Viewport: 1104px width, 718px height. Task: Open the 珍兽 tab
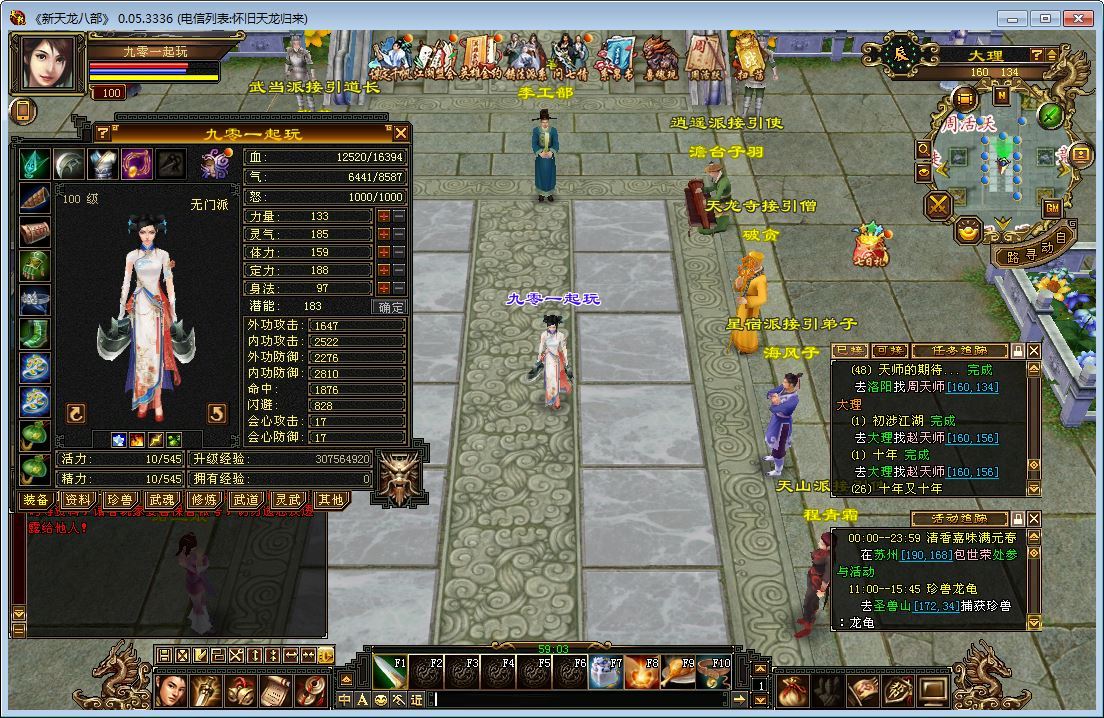point(120,500)
